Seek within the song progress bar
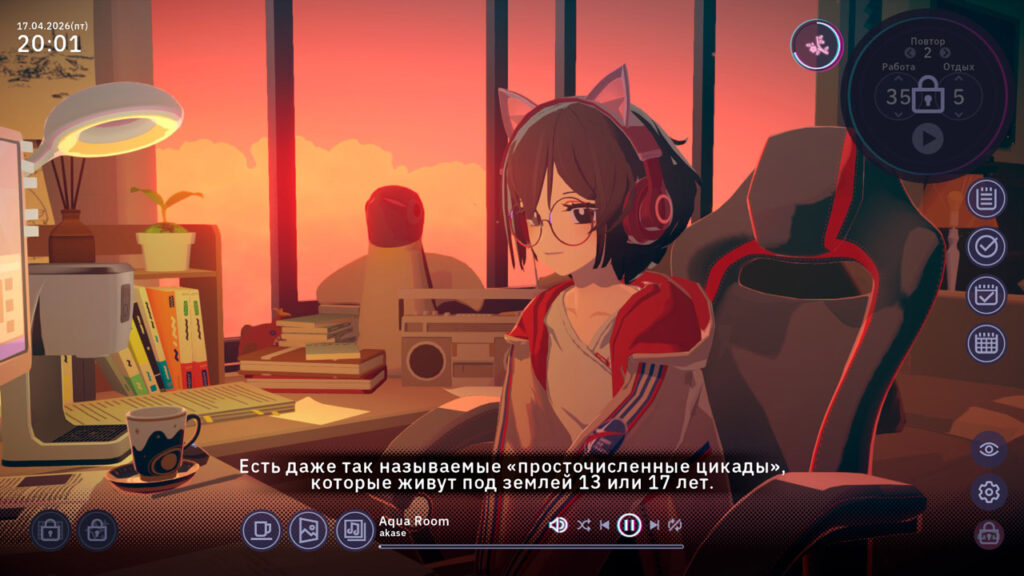The width and height of the screenshot is (1024, 576). point(530,547)
